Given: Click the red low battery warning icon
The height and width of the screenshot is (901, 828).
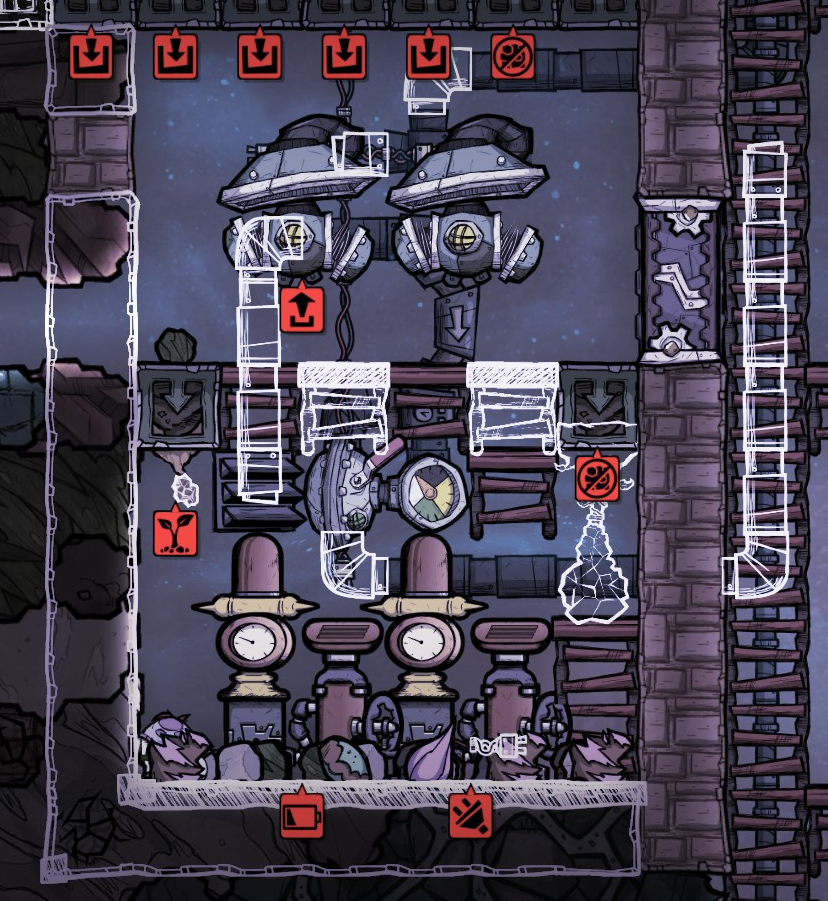Looking at the screenshot, I should click(x=301, y=814).
